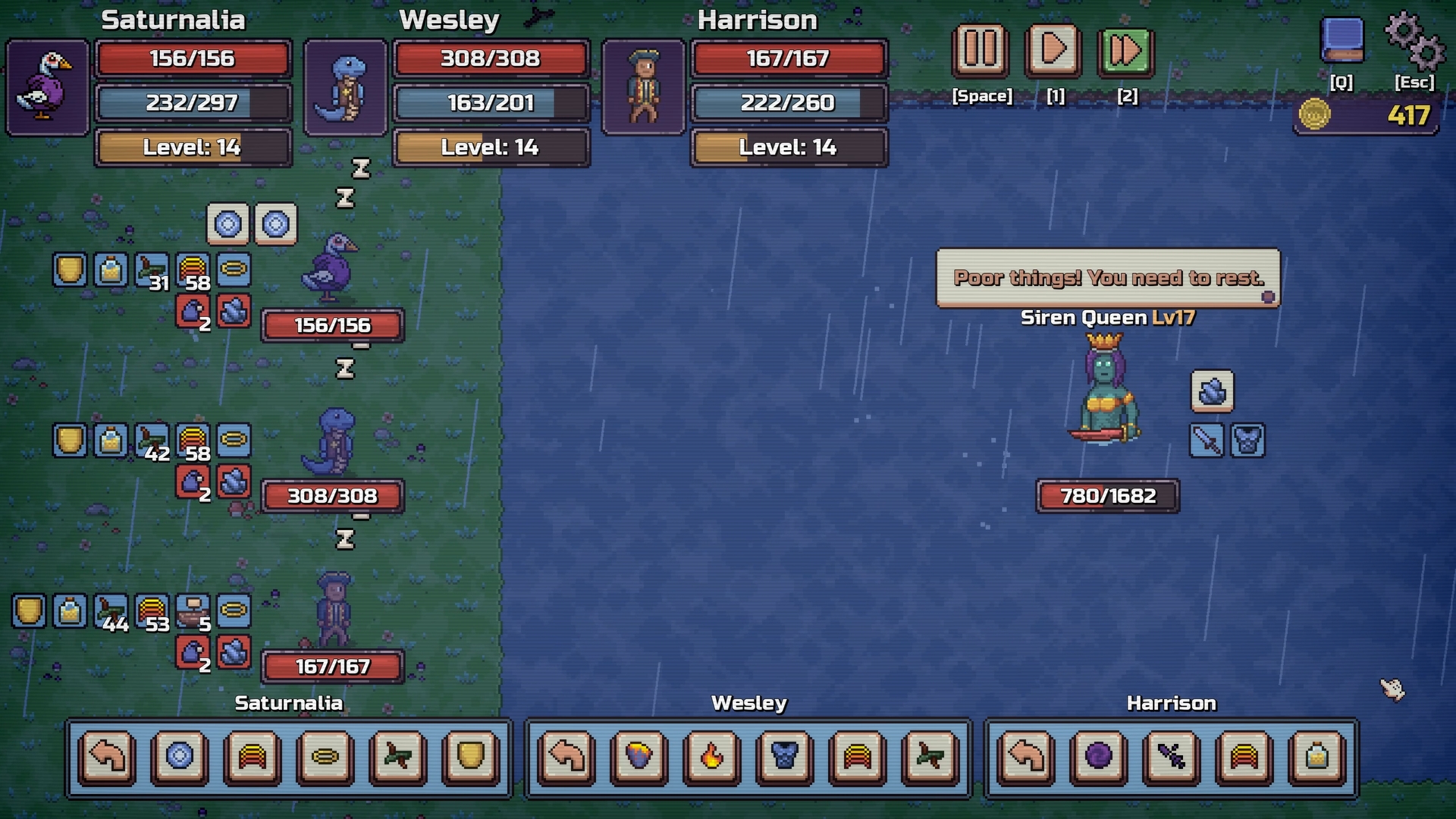Activate the green fast-forward button
This screenshot has width=1456, height=819.
[x=1125, y=52]
